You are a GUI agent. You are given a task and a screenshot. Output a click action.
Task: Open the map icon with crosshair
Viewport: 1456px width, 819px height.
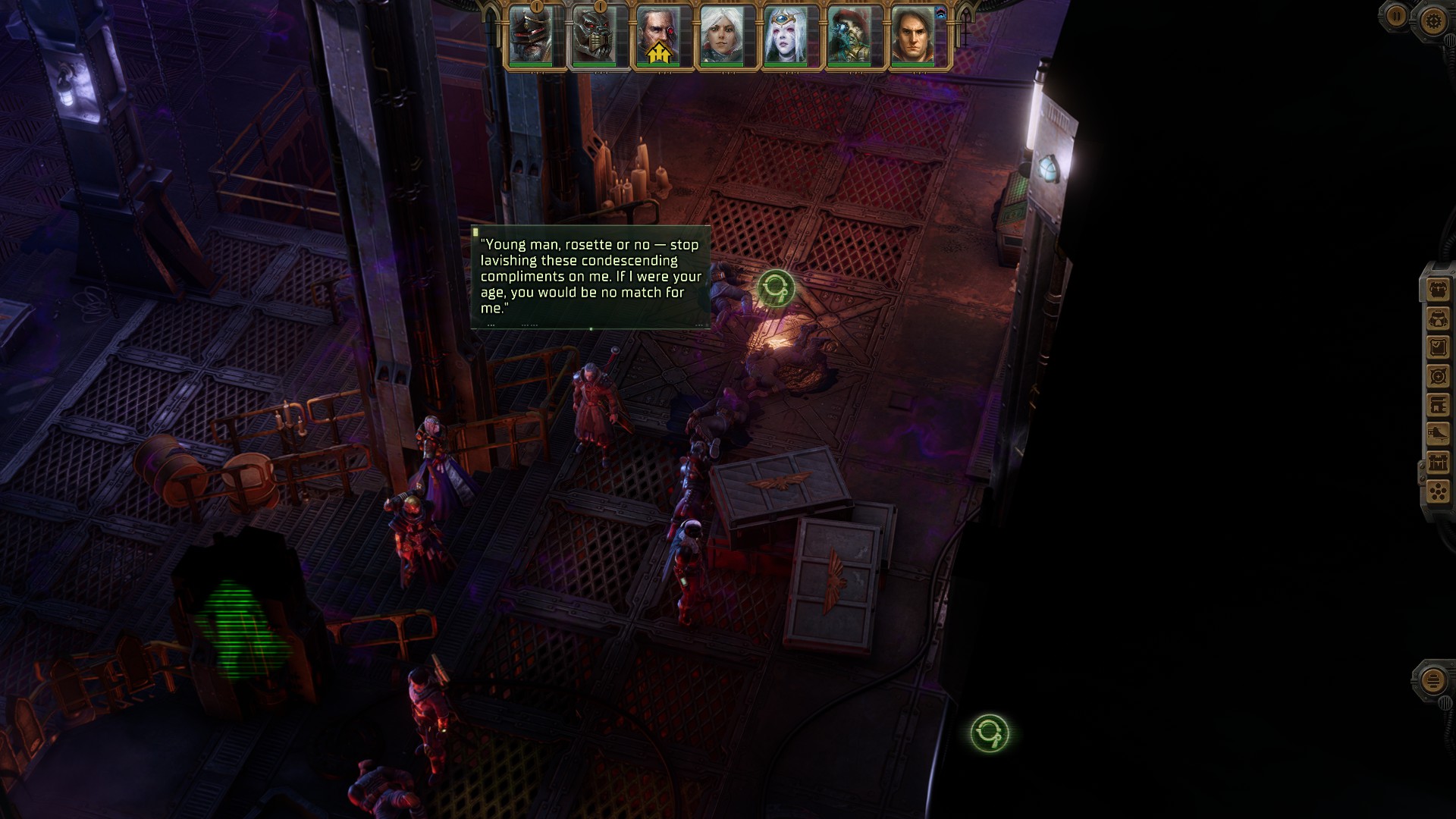[x=1438, y=376]
